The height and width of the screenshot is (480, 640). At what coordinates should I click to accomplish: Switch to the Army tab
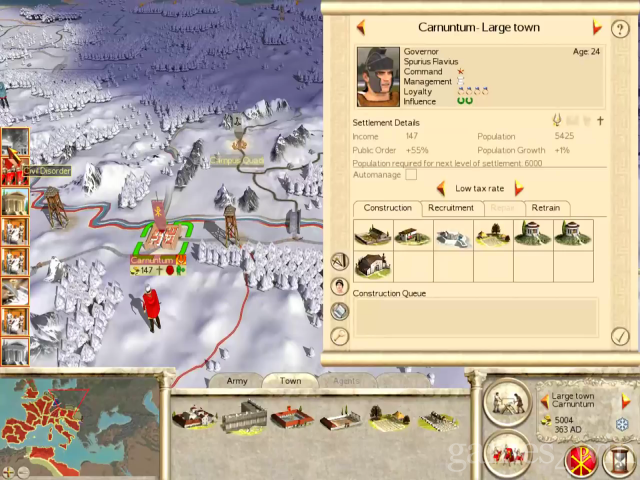(x=237, y=381)
